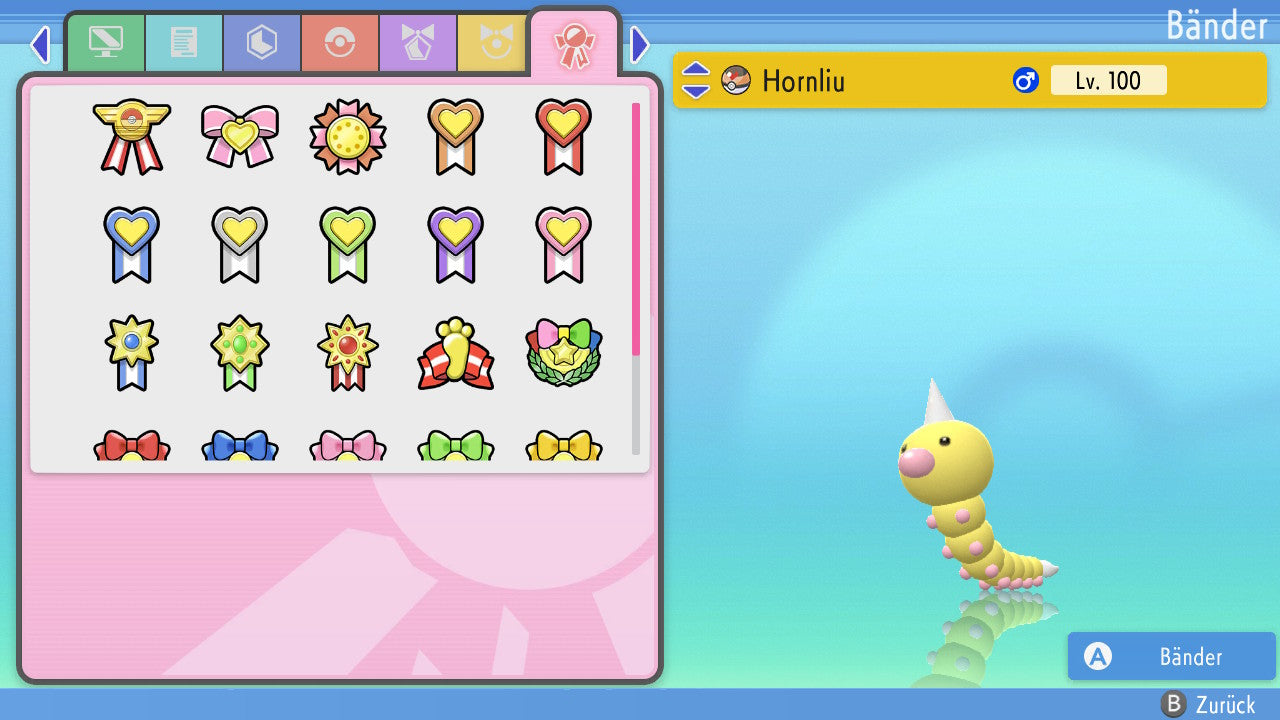Choose the green heart ribbon
Image resolution: width=1280 pixels, height=720 pixels.
click(x=348, y=244)
